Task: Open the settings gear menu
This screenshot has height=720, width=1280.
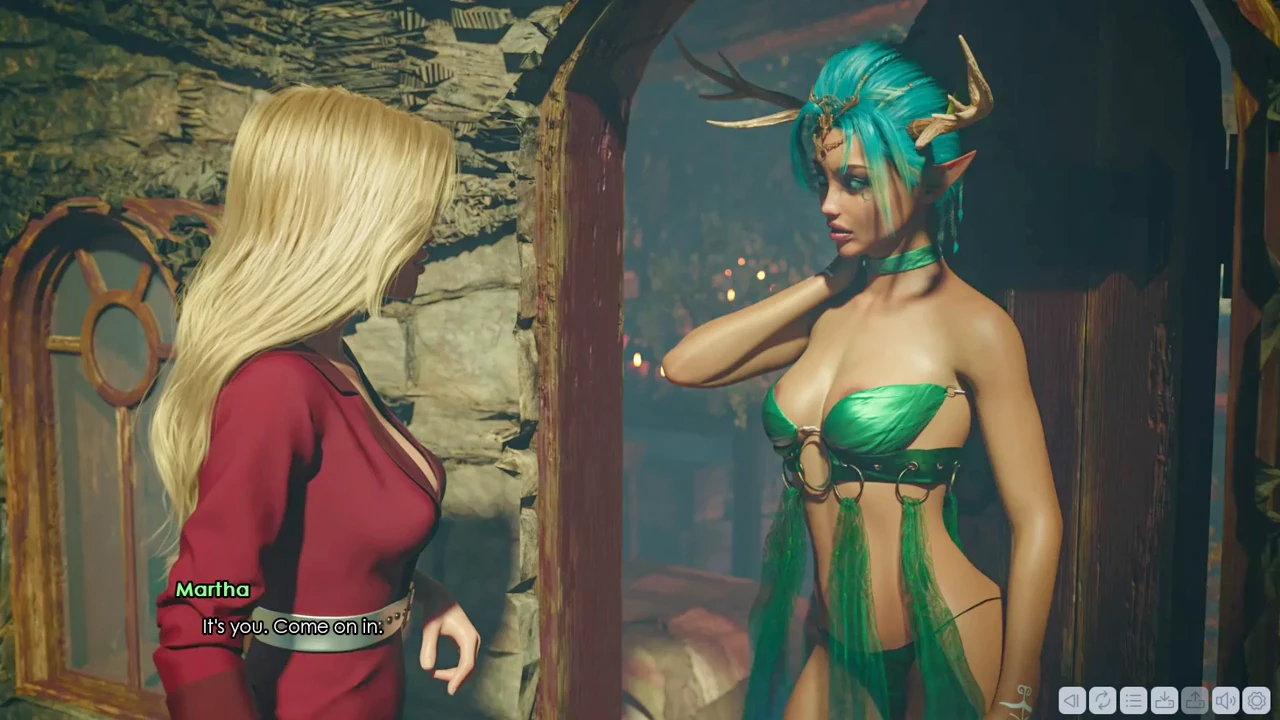Action: [x=1257, y=701]
